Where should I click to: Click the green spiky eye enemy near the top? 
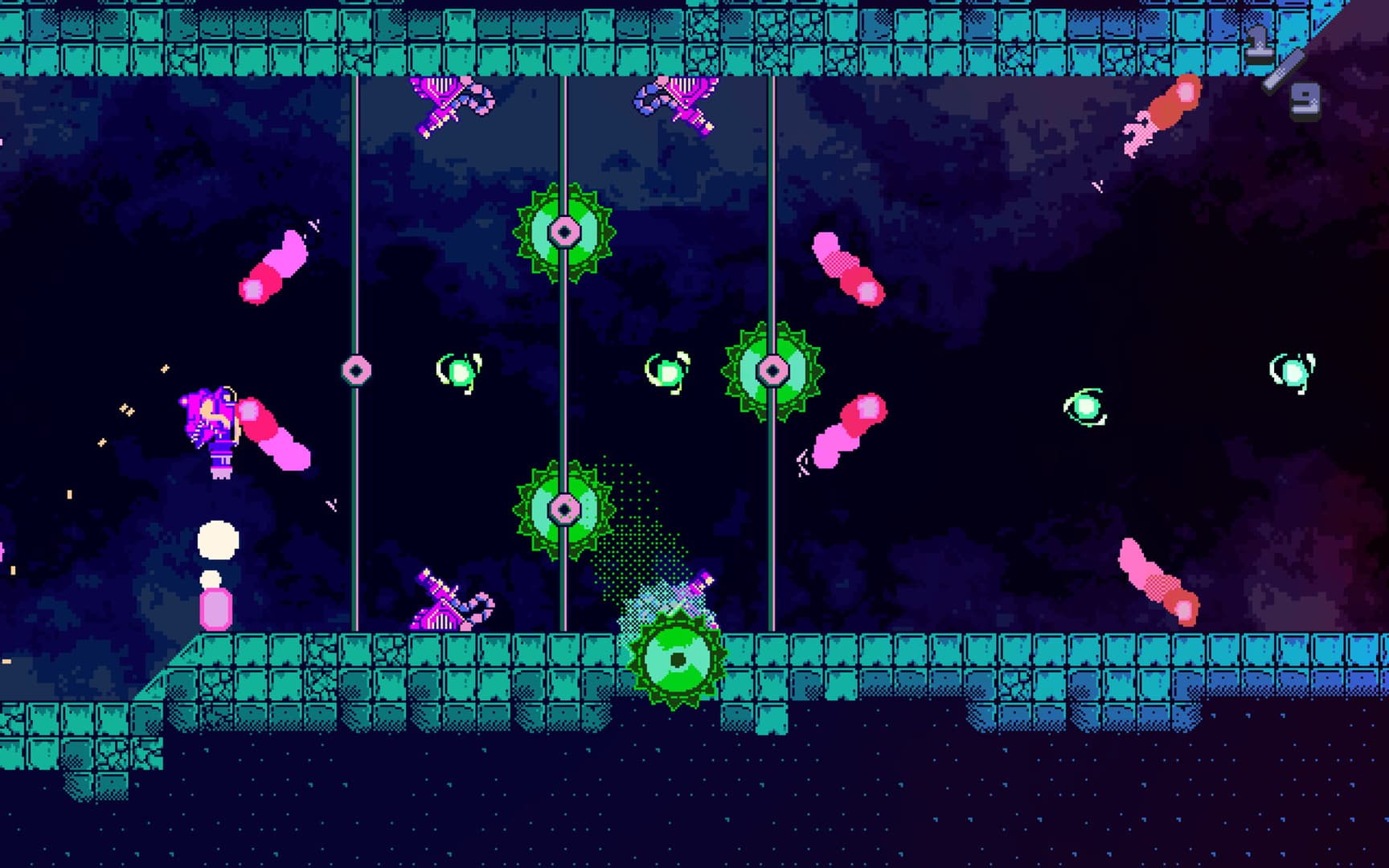(563, 233)
